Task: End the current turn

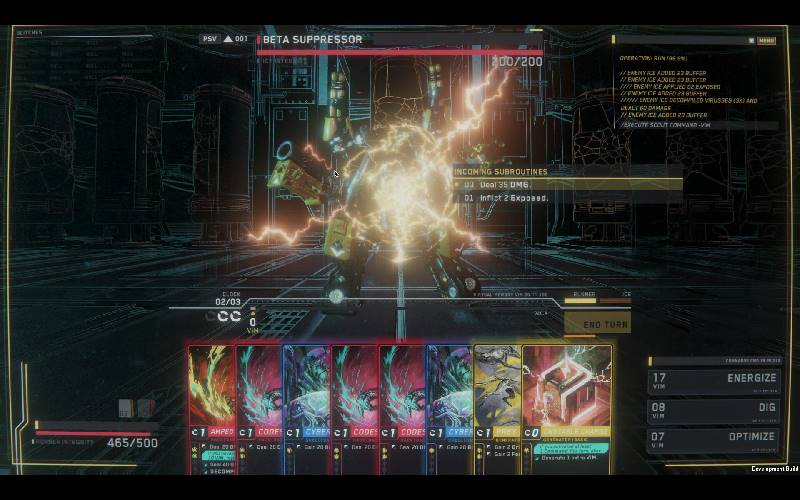Action: [x=604, y=324]
